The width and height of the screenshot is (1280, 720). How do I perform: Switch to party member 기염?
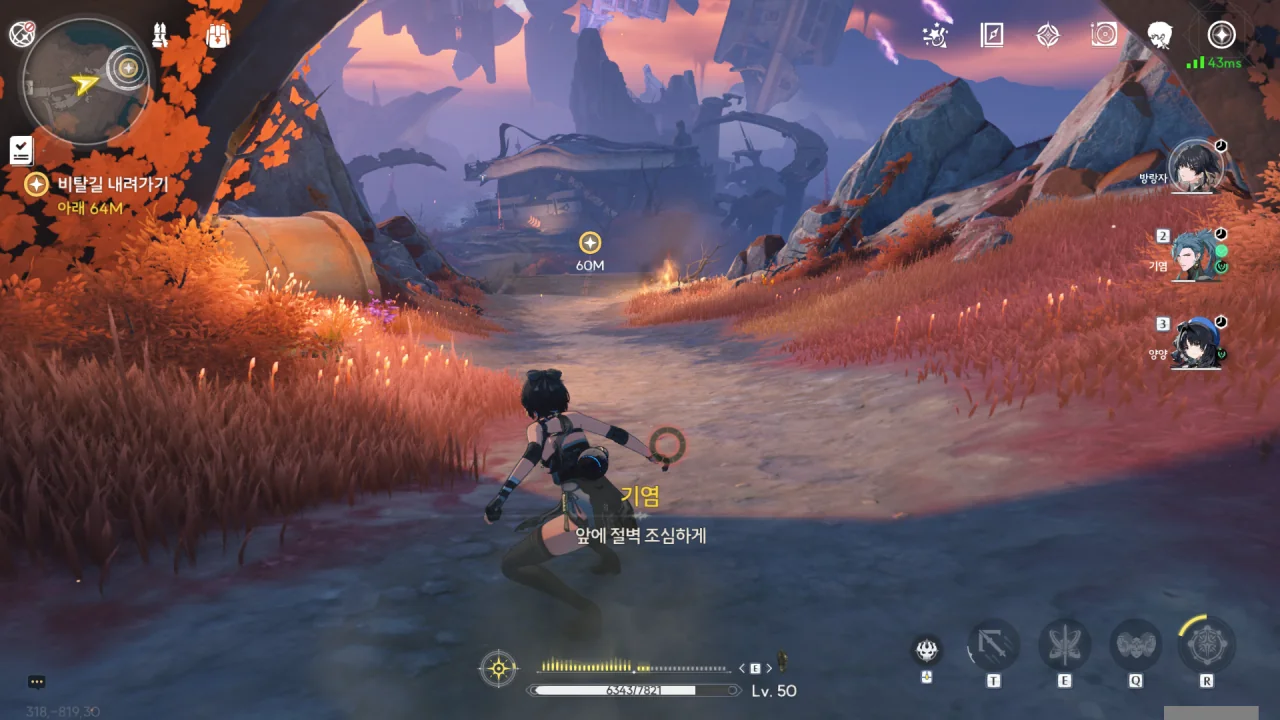click(x=1196, y=255)
